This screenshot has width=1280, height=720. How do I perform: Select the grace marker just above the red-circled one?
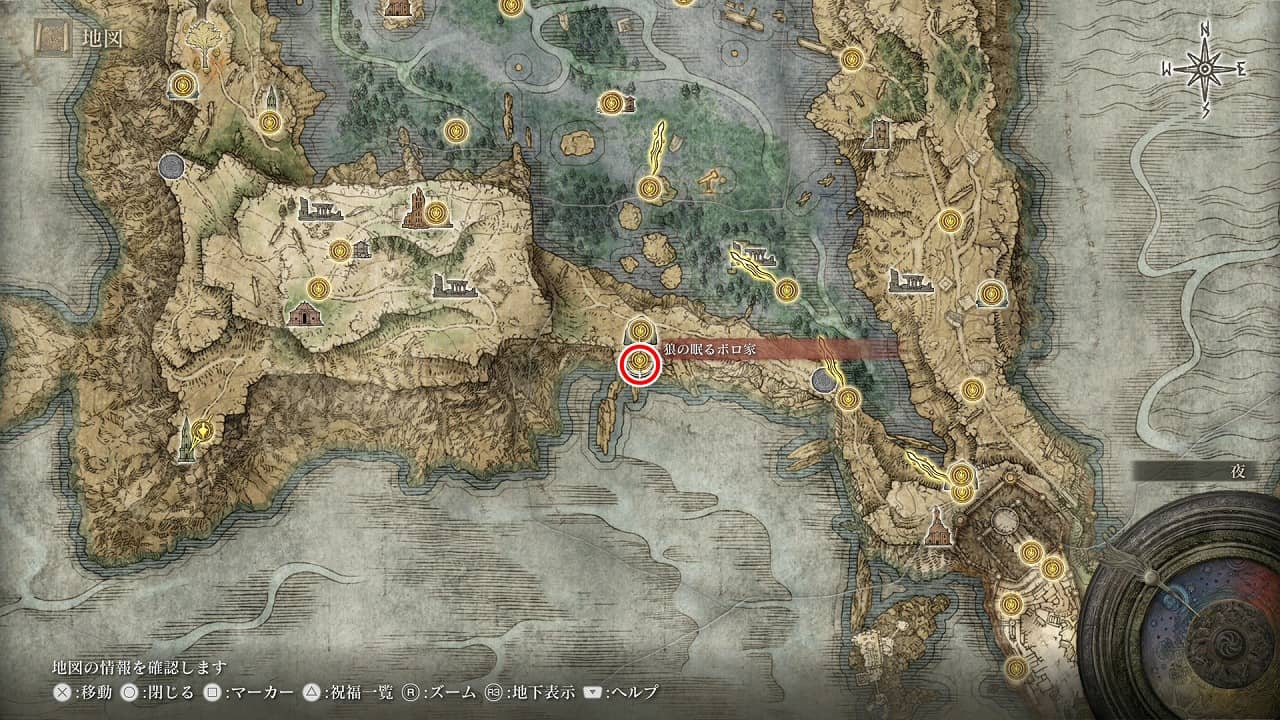click(639, 328)
